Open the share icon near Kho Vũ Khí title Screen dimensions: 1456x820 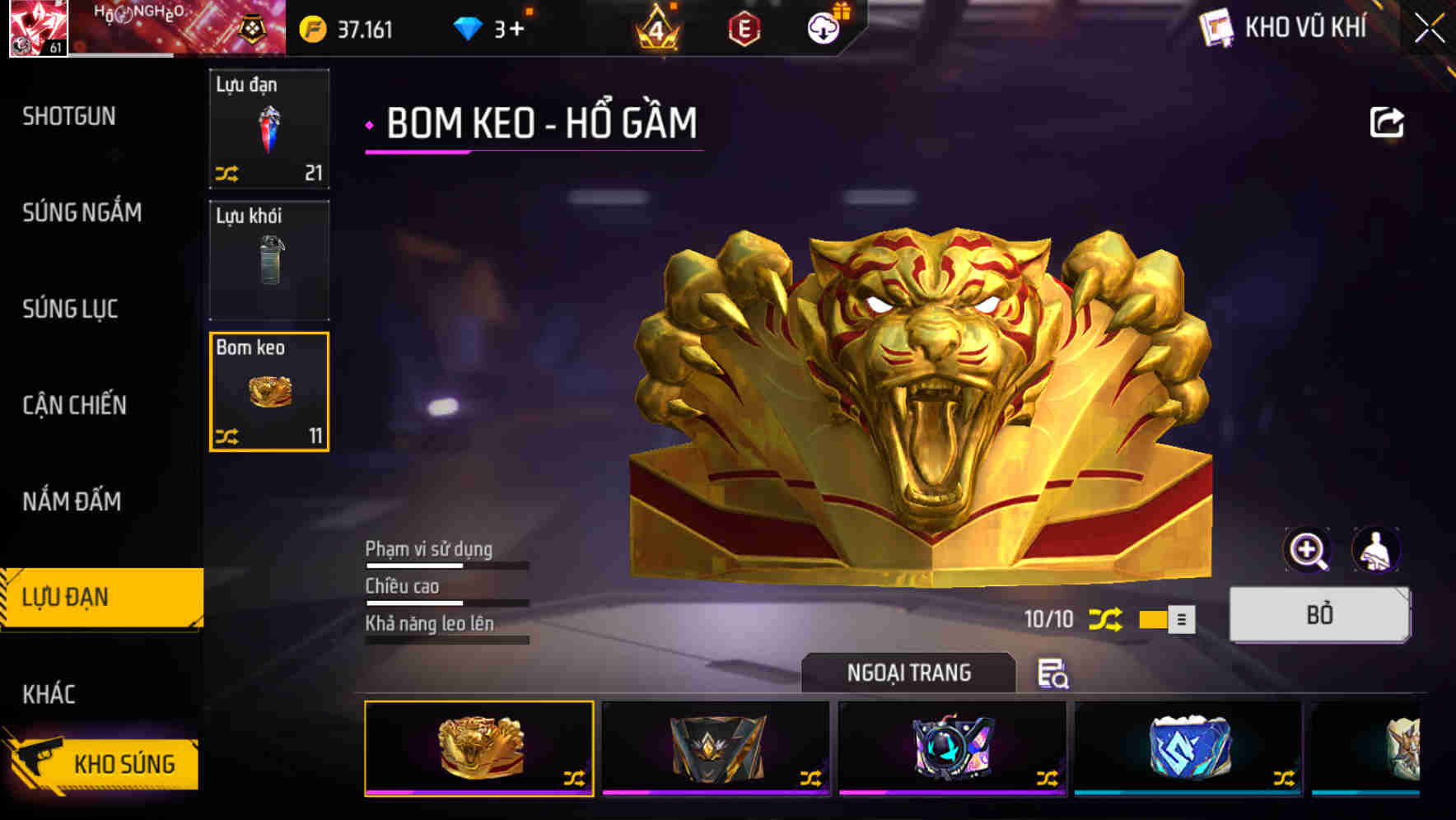[1388, 122]
